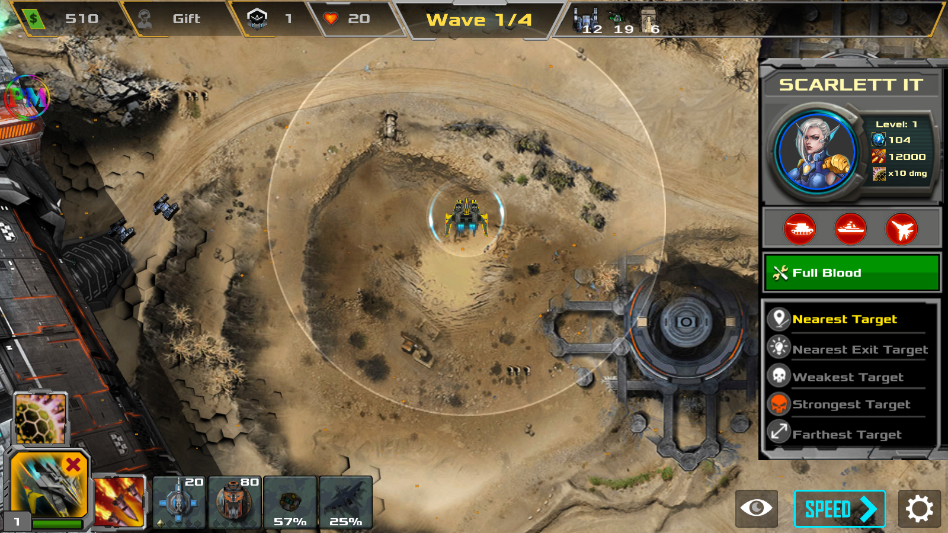Build the orange tower costing 80
948x533 pixels.
tap(235, 501)
